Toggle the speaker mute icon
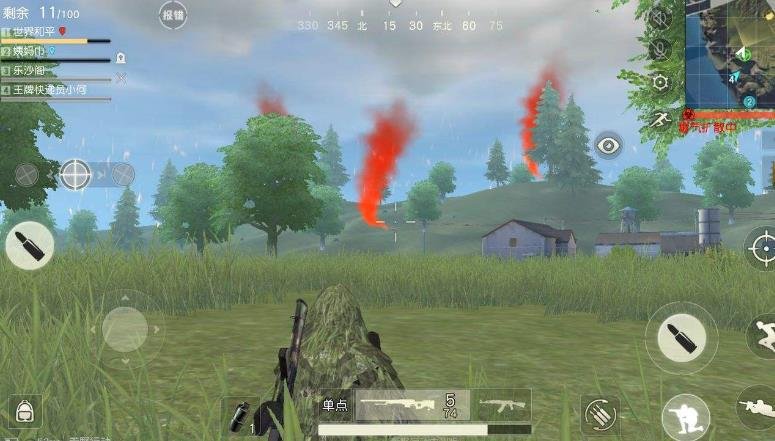 tap(659, 17)
